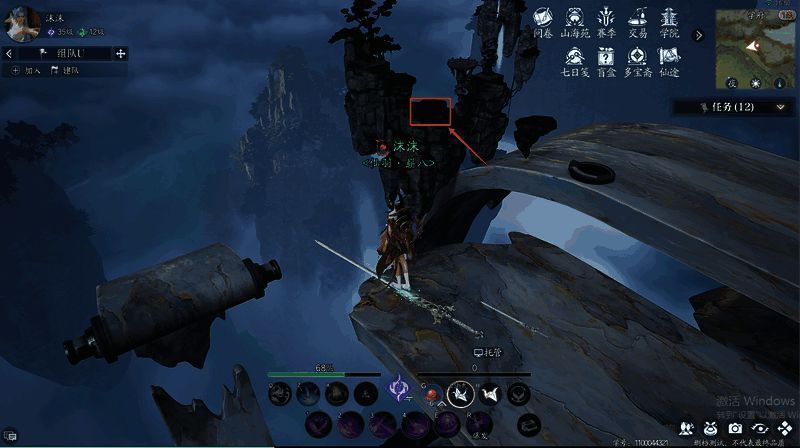Open the 盲盒 mystery box
The image size is (800, 448).
coord(605,62)
